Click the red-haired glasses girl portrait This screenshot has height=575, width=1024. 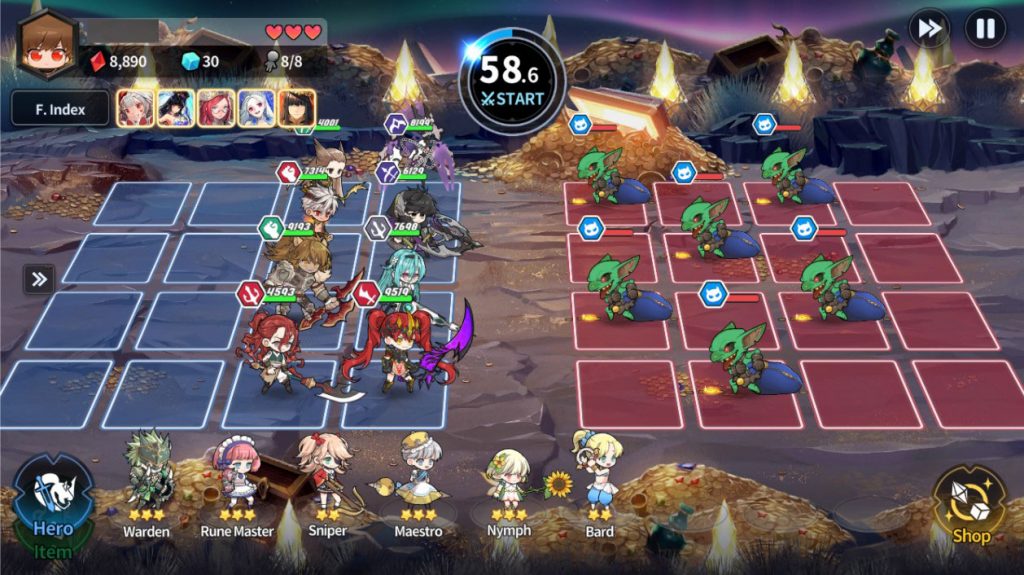pos(216,108)
